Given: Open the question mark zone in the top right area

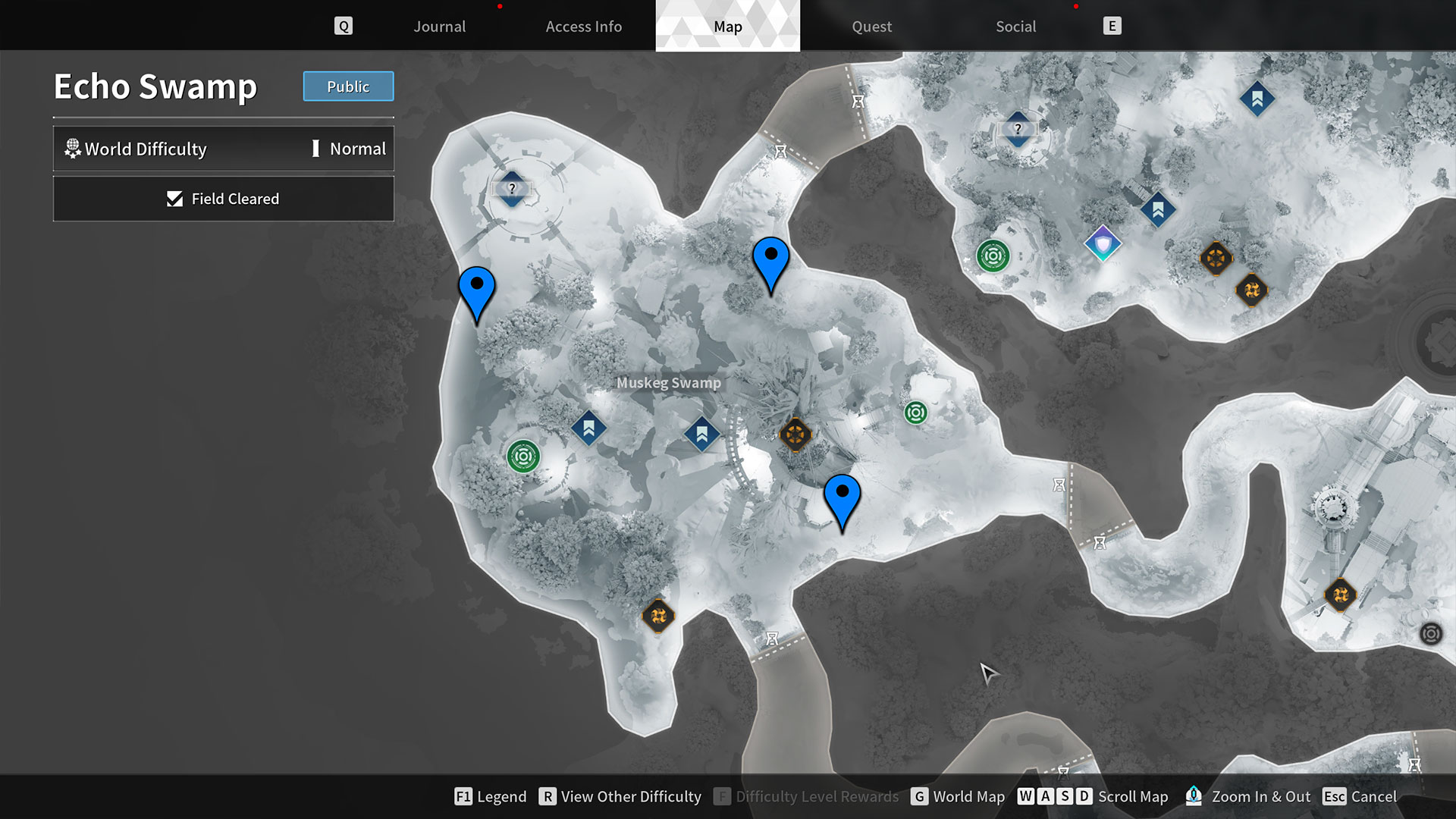Looking at the screenshot, I should click(1018, 129).
